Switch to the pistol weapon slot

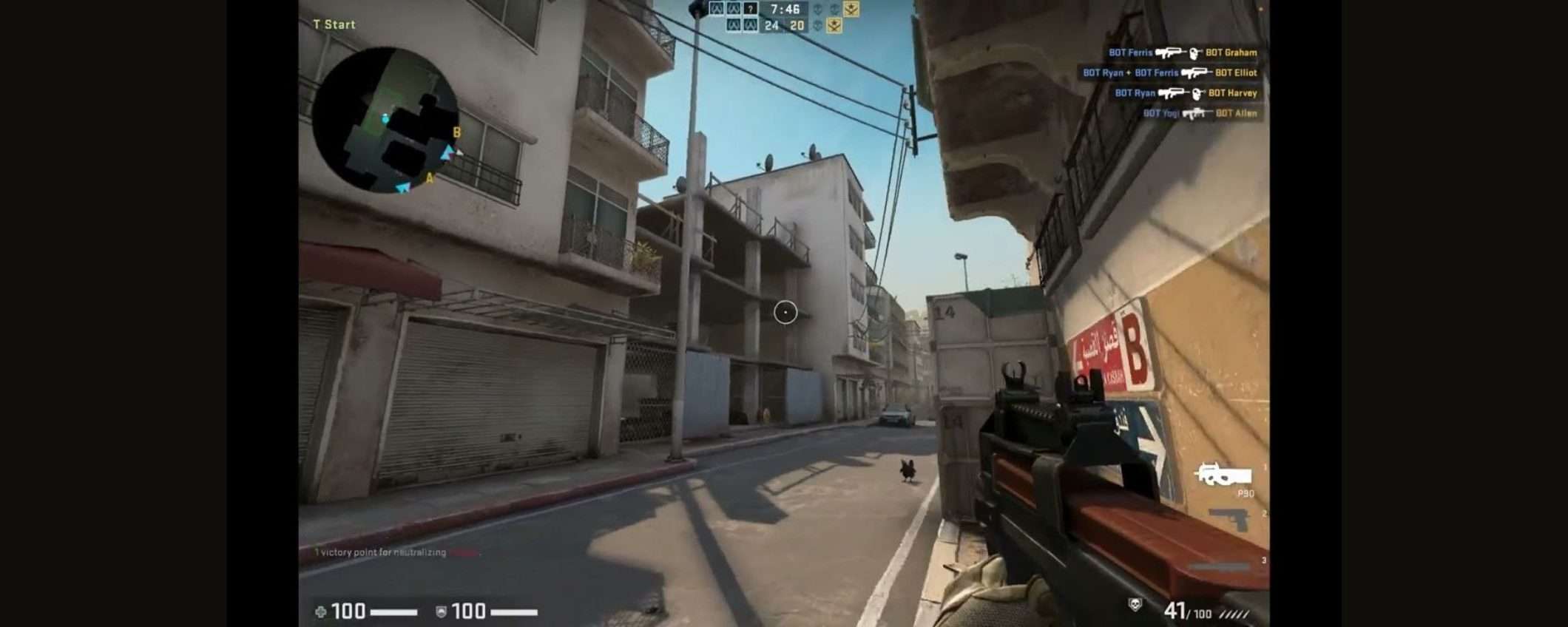coord(1229,519)
